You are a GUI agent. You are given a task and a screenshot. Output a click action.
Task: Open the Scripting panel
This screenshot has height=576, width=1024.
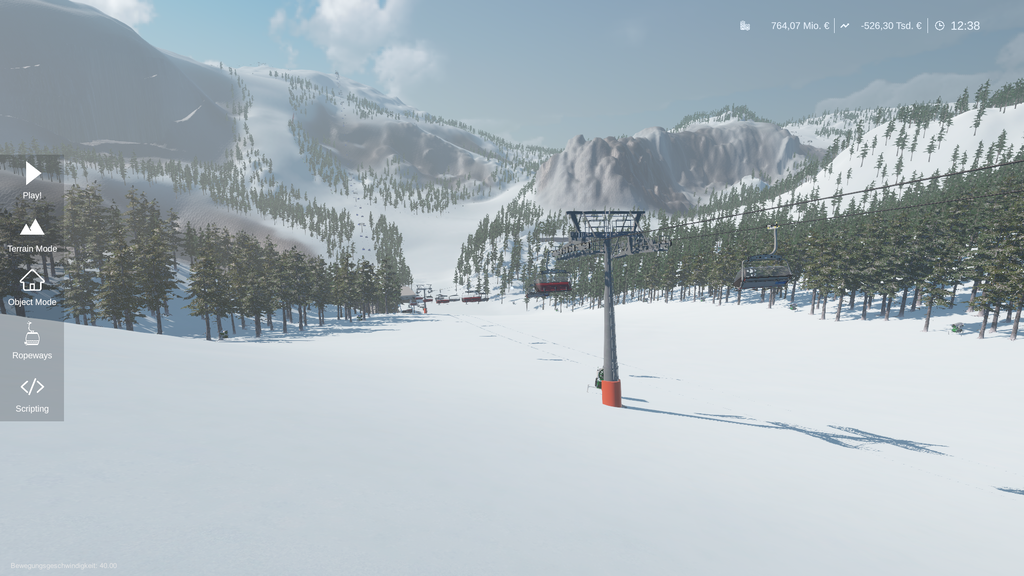click(x=32, y=393)
